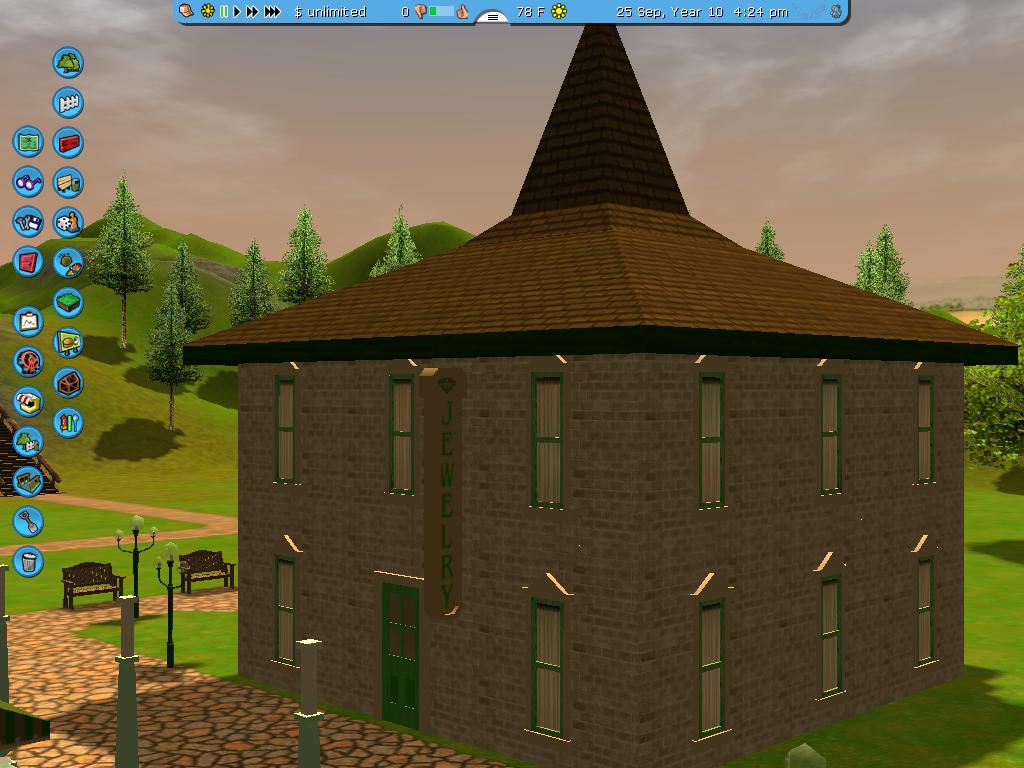Activate the trash can delete tool
The image size is (1024, 768).
coord(28,561)
